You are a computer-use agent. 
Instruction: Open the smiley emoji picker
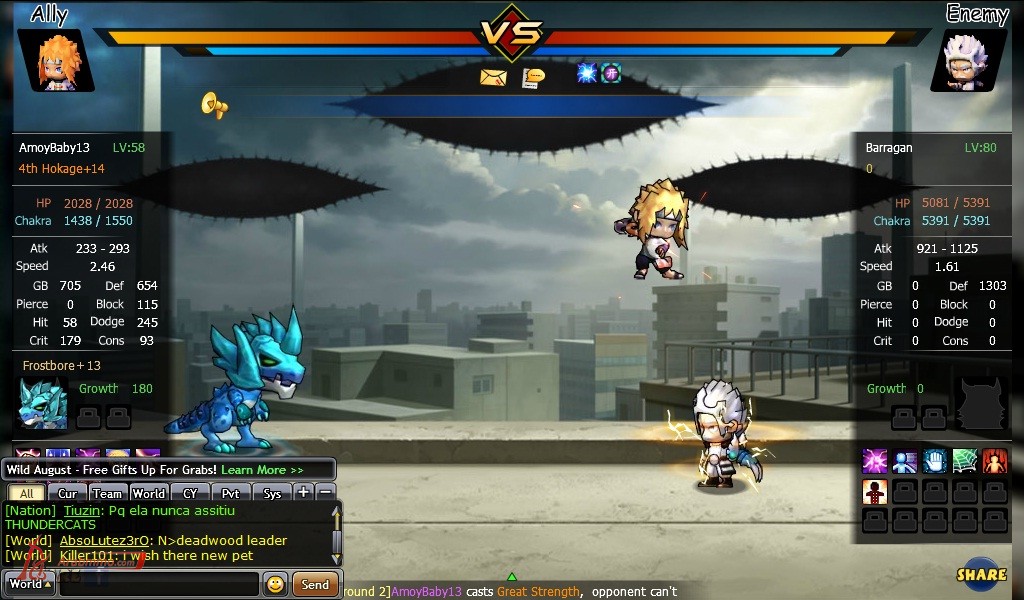(x=275, y=584)
